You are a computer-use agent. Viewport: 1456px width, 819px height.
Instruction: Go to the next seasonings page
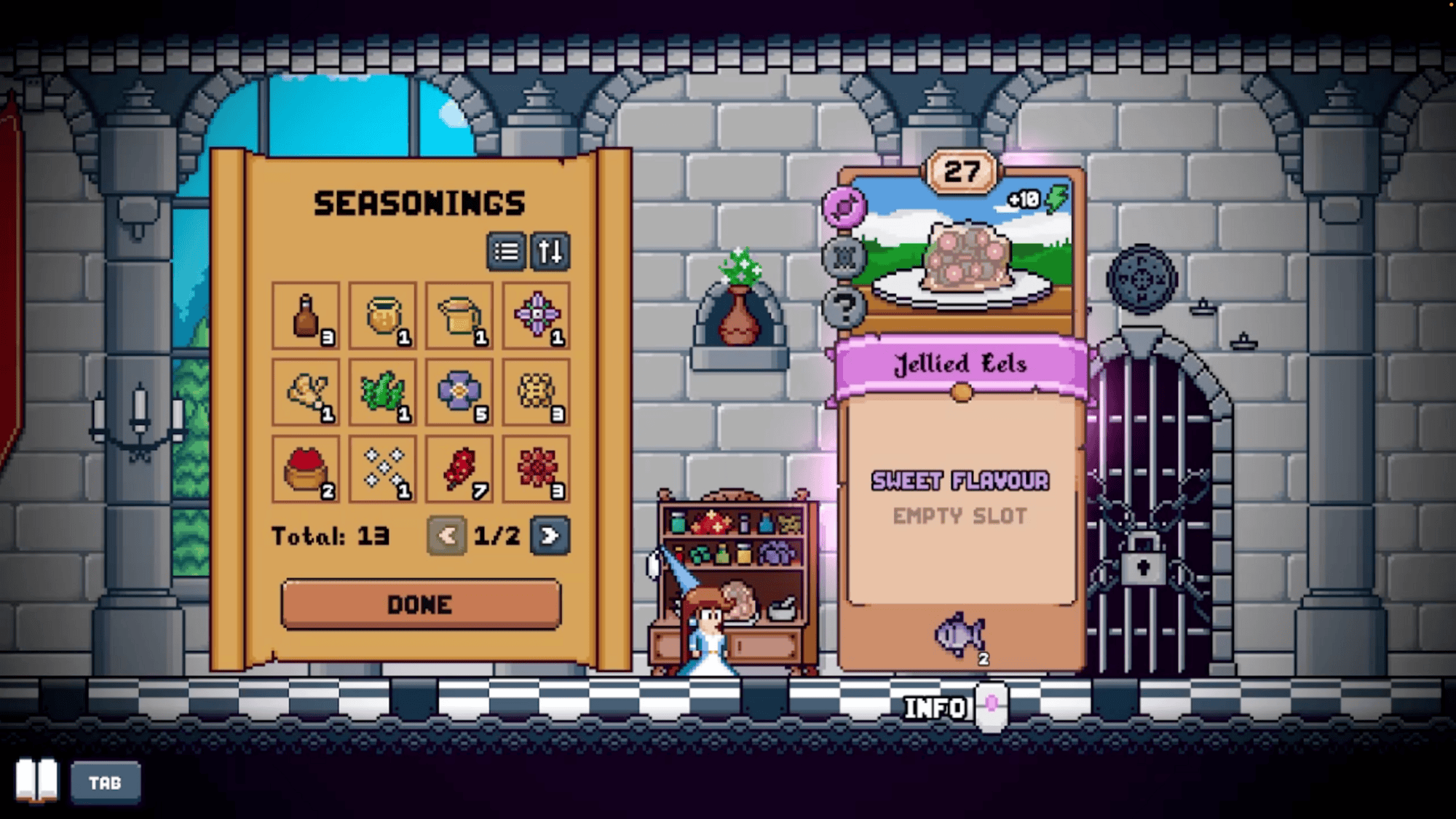point(550,537)
